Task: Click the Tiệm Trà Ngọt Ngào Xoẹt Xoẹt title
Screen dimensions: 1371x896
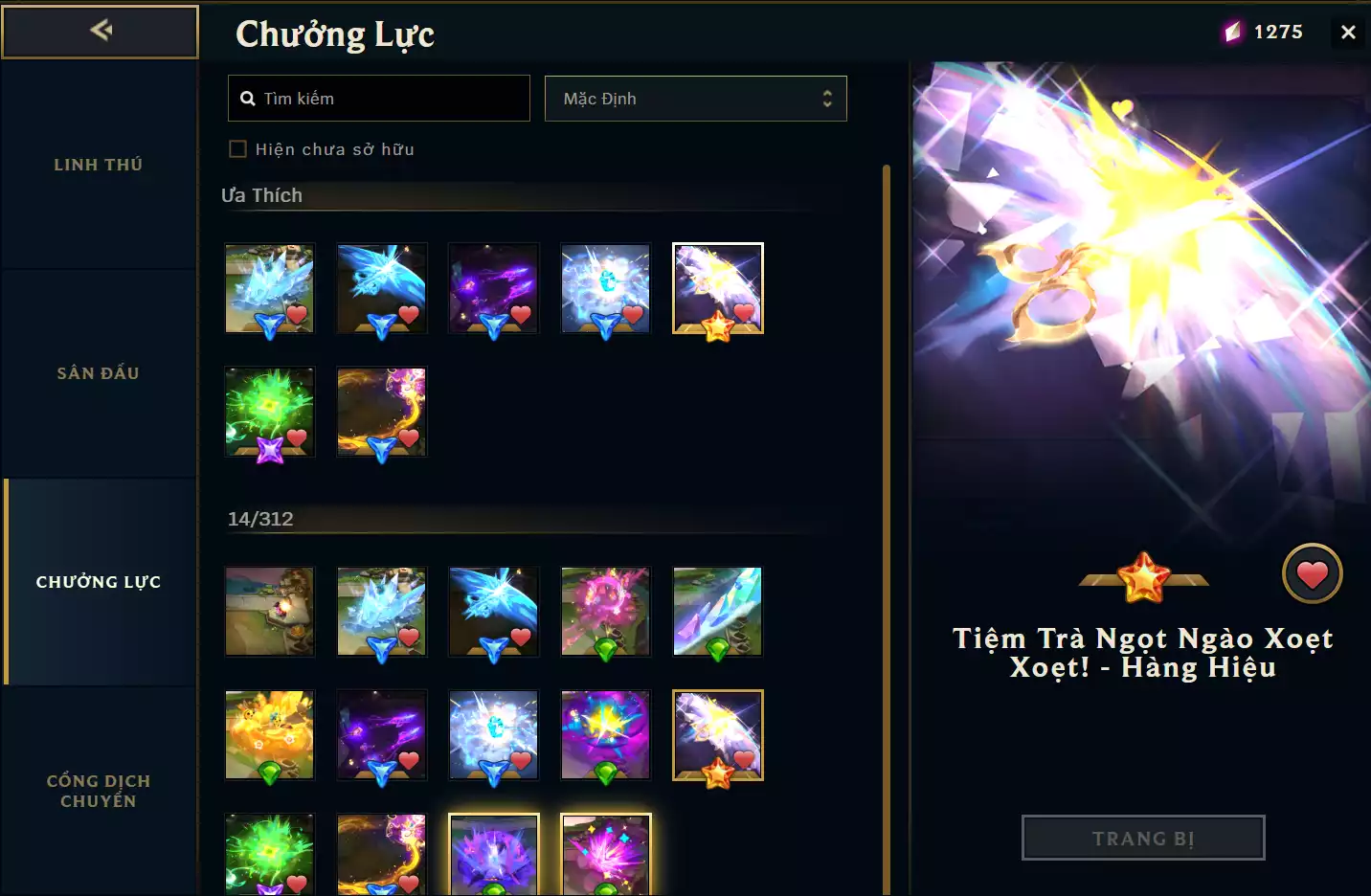Action: [x=1142, y=652]
